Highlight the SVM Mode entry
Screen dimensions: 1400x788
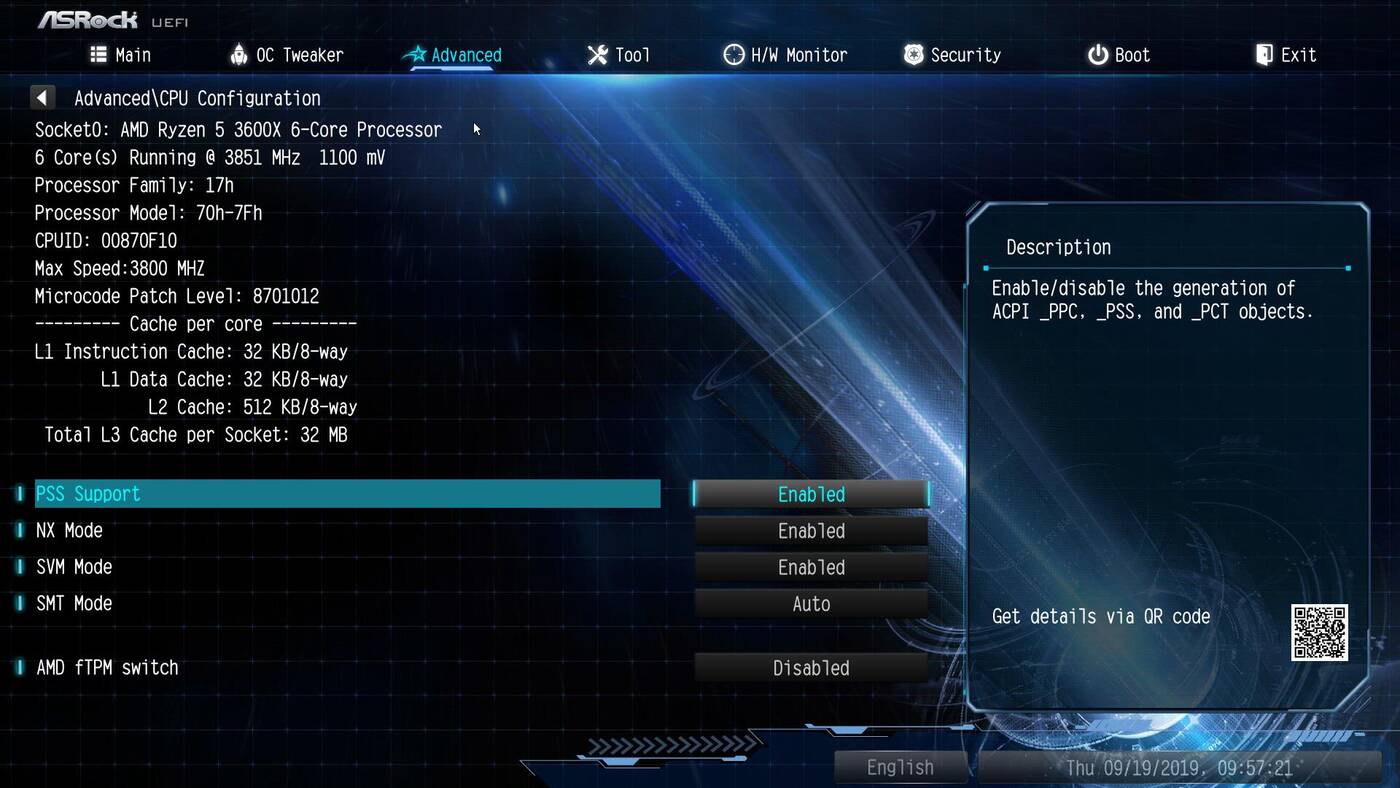coord(75,568)
